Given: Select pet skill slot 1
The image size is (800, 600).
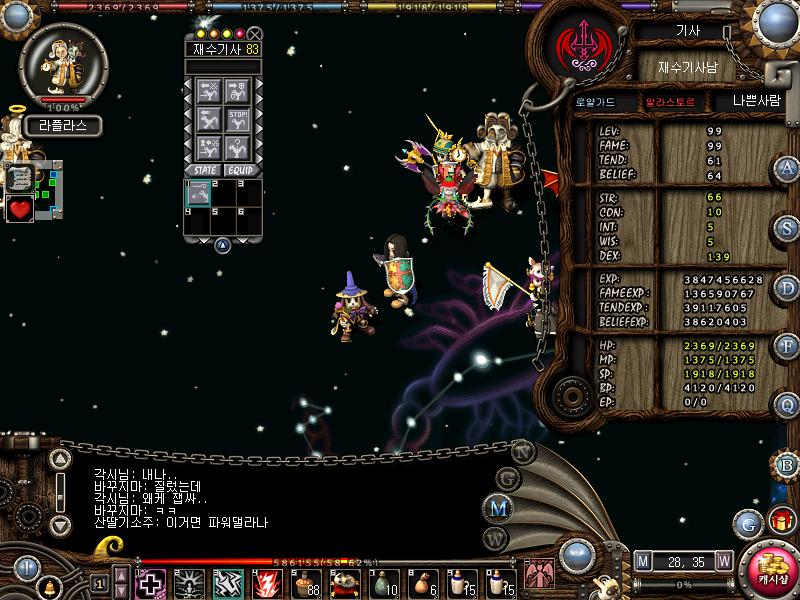Looking at the screenshot, I should tap(197, 193).
